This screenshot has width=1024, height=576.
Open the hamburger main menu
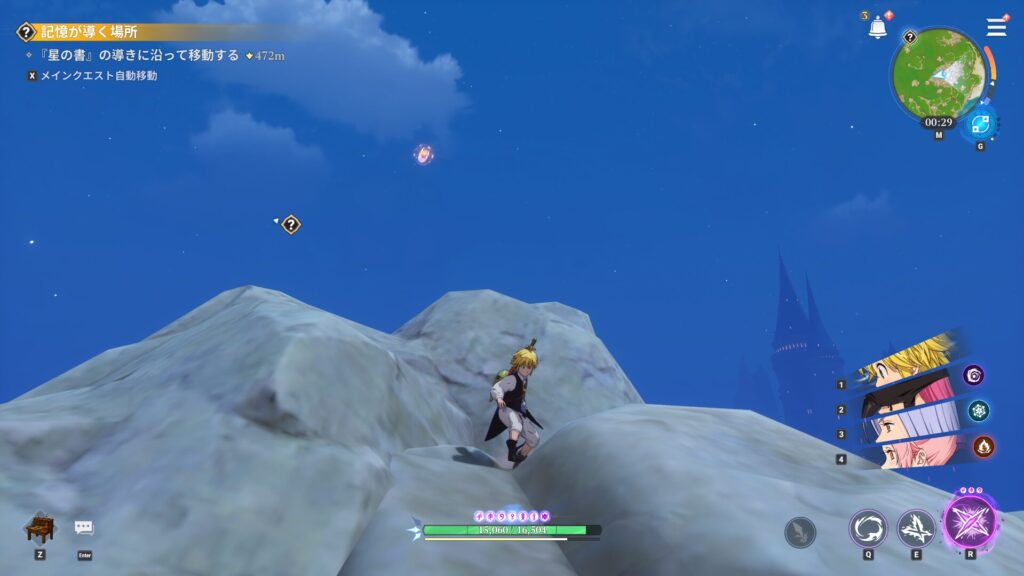pos(996,27)
